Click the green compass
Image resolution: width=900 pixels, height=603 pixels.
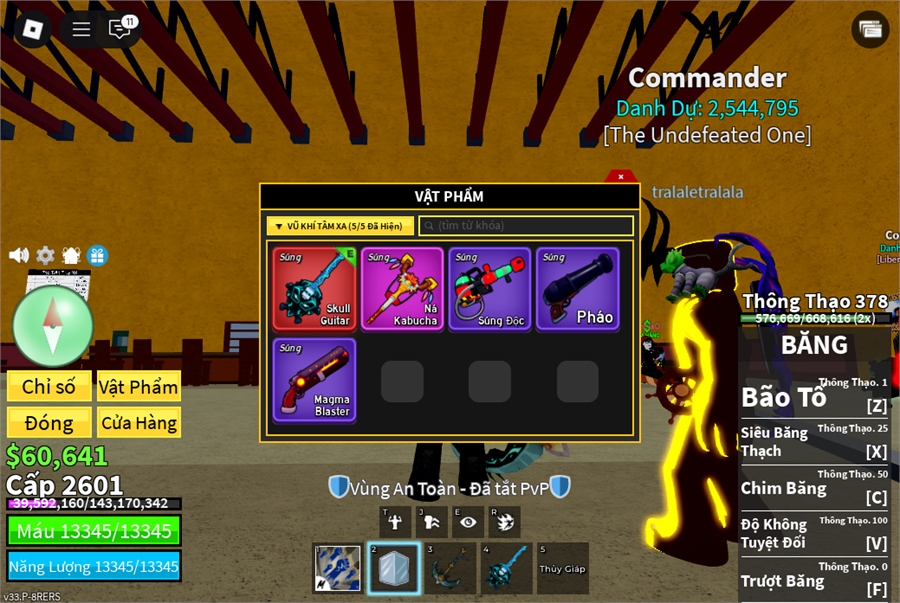click(x=53, y=326)
